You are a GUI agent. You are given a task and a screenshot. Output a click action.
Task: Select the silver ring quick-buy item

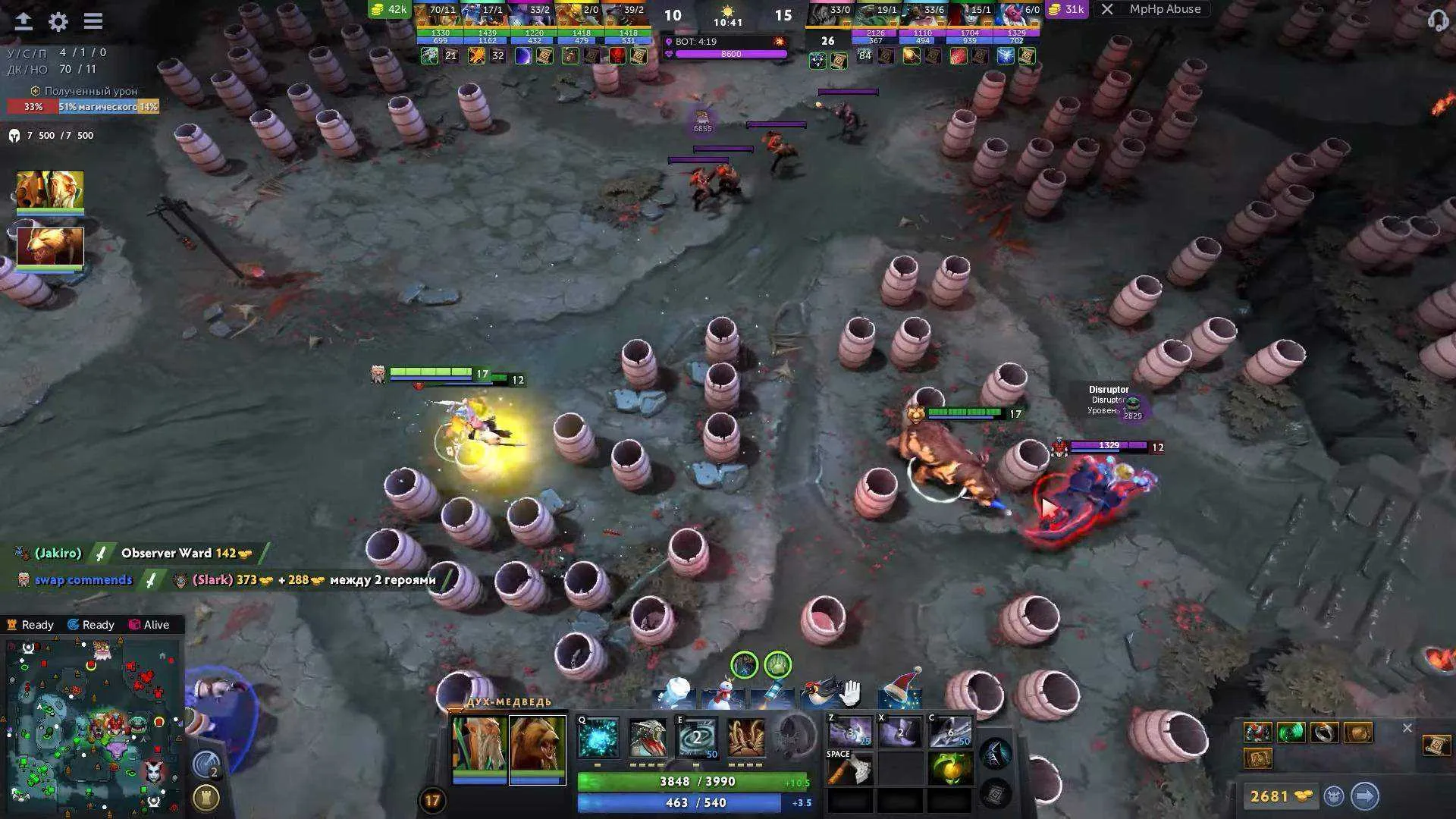[x=1324, y=733]
